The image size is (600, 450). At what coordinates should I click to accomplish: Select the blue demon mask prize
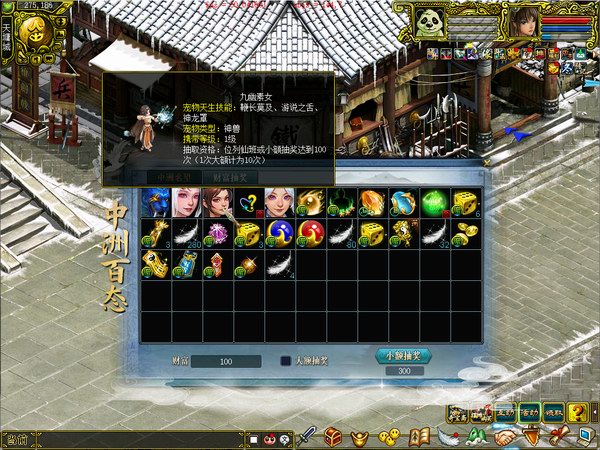tap(155, 203)
